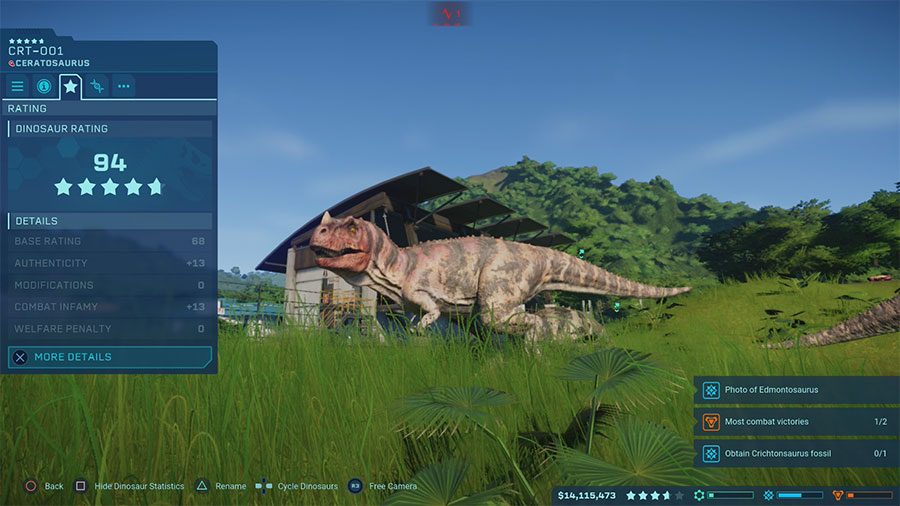Select the star rating tab
Viewport: 900px width, 506px height.
(x=70, y=86)
